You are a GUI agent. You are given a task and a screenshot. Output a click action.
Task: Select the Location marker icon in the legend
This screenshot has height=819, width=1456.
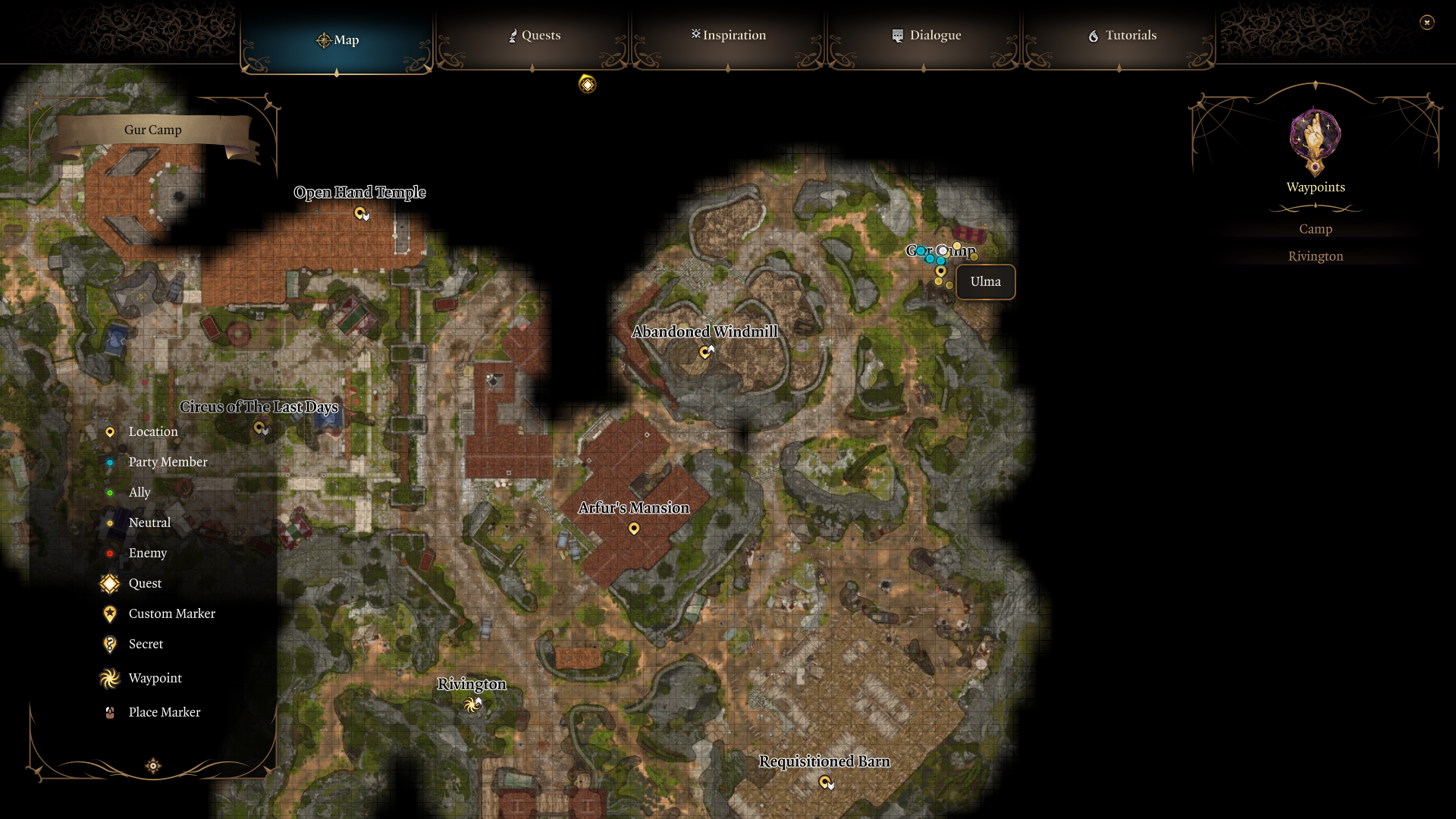[x=110, y=431]
